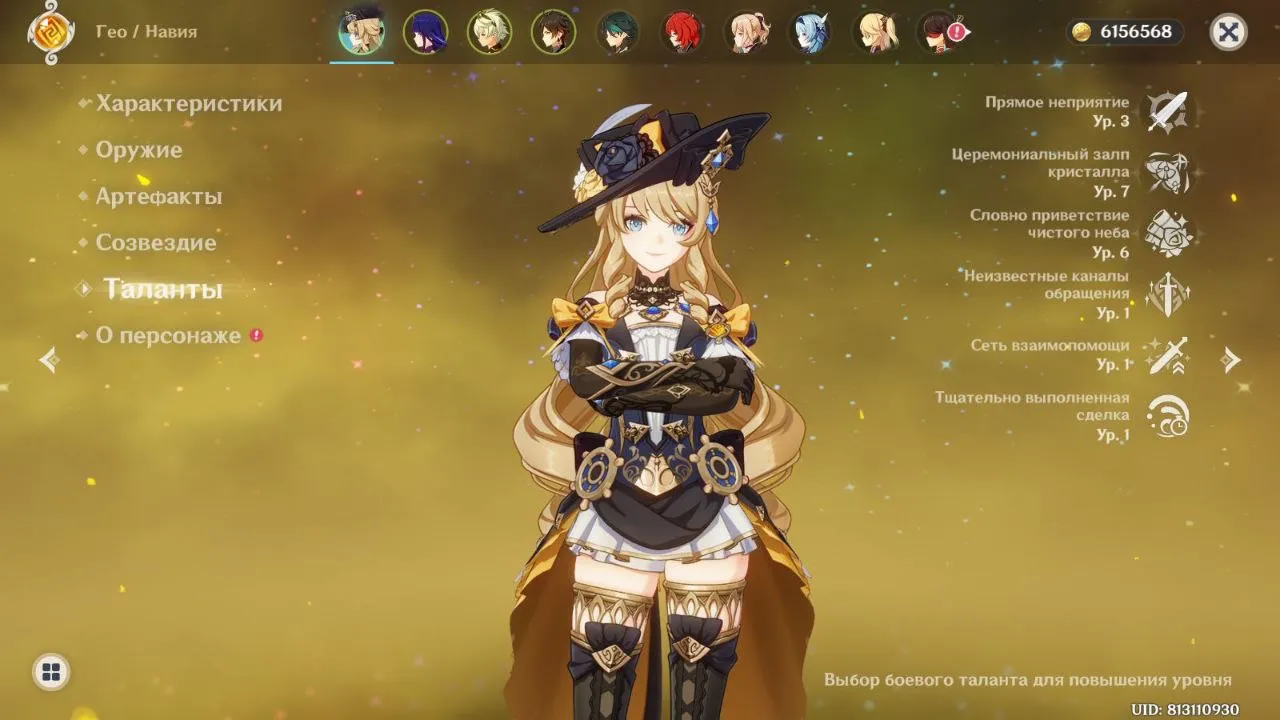Select Navia's avatar tab at the top
This screenshot has height=720, width=1280.
(361, 31)
